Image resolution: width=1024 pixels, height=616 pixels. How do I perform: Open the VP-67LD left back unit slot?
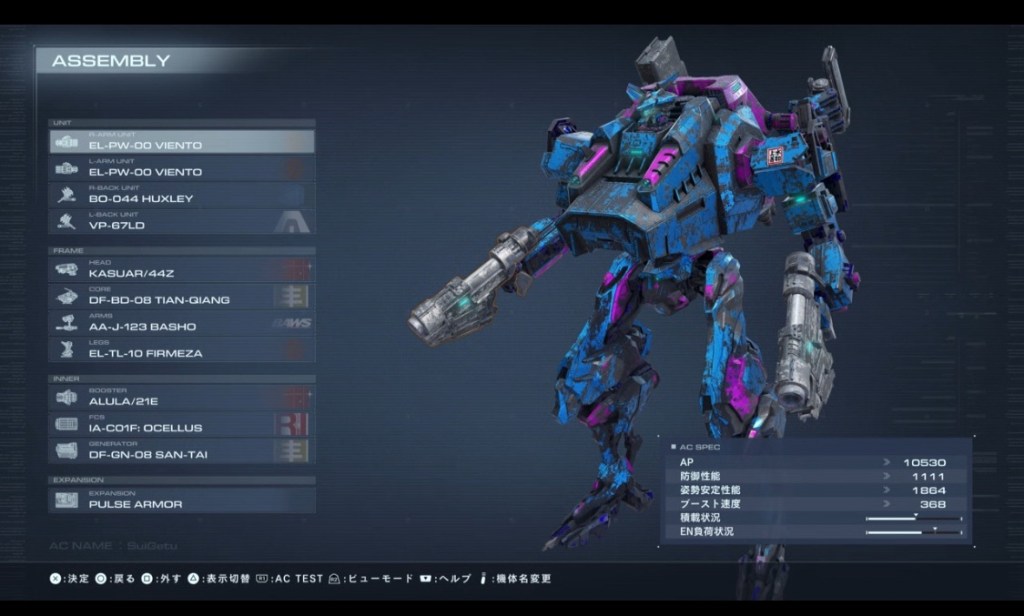(x=181, y=223)
